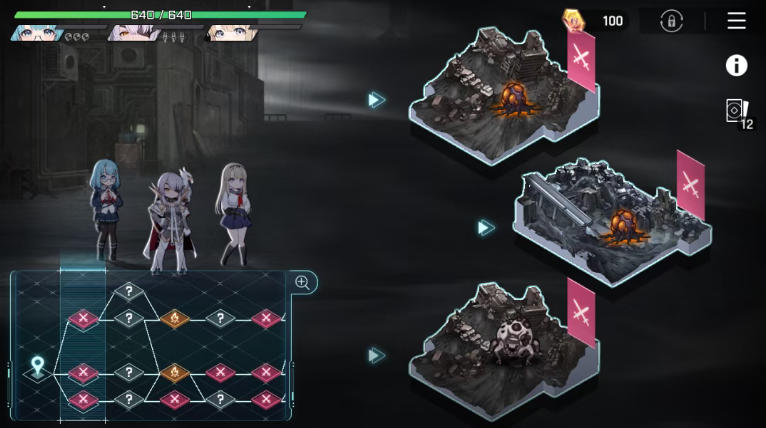Select the silver-haired character portrait
This screenshot has width=766, height=428.
tap(131, 34)
